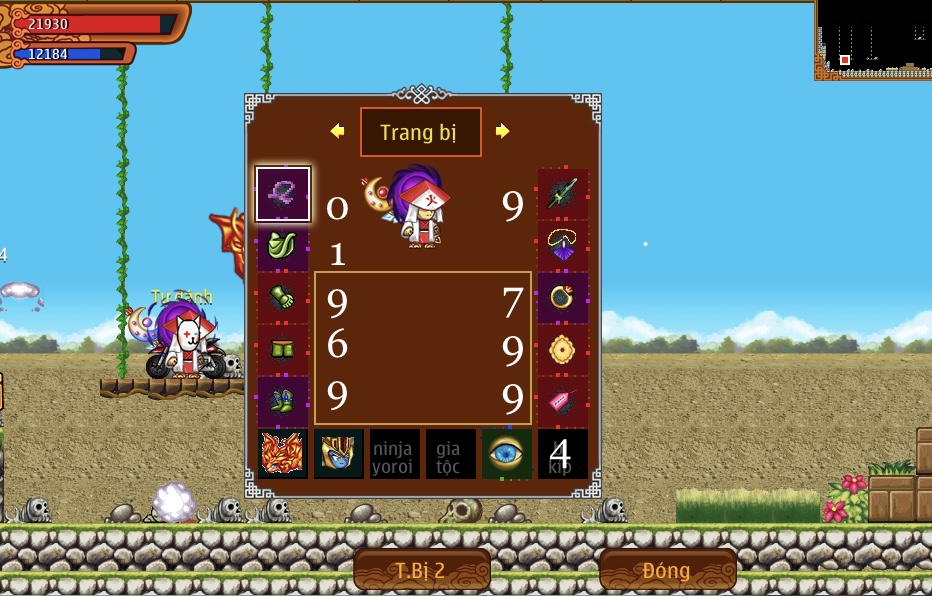Select the green blade weapon slot
This screenshot has height=596, width=932.
tap(563, 194)
